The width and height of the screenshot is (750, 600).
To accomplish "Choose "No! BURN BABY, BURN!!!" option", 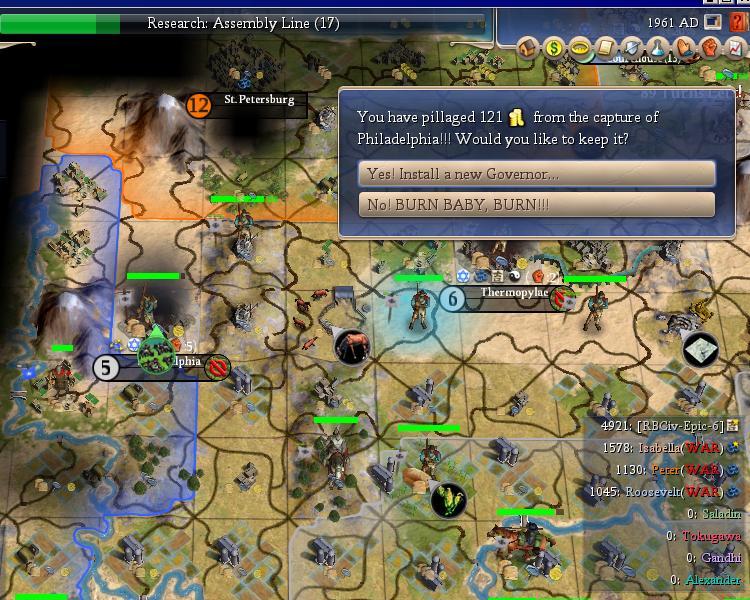I will point(536,205).
